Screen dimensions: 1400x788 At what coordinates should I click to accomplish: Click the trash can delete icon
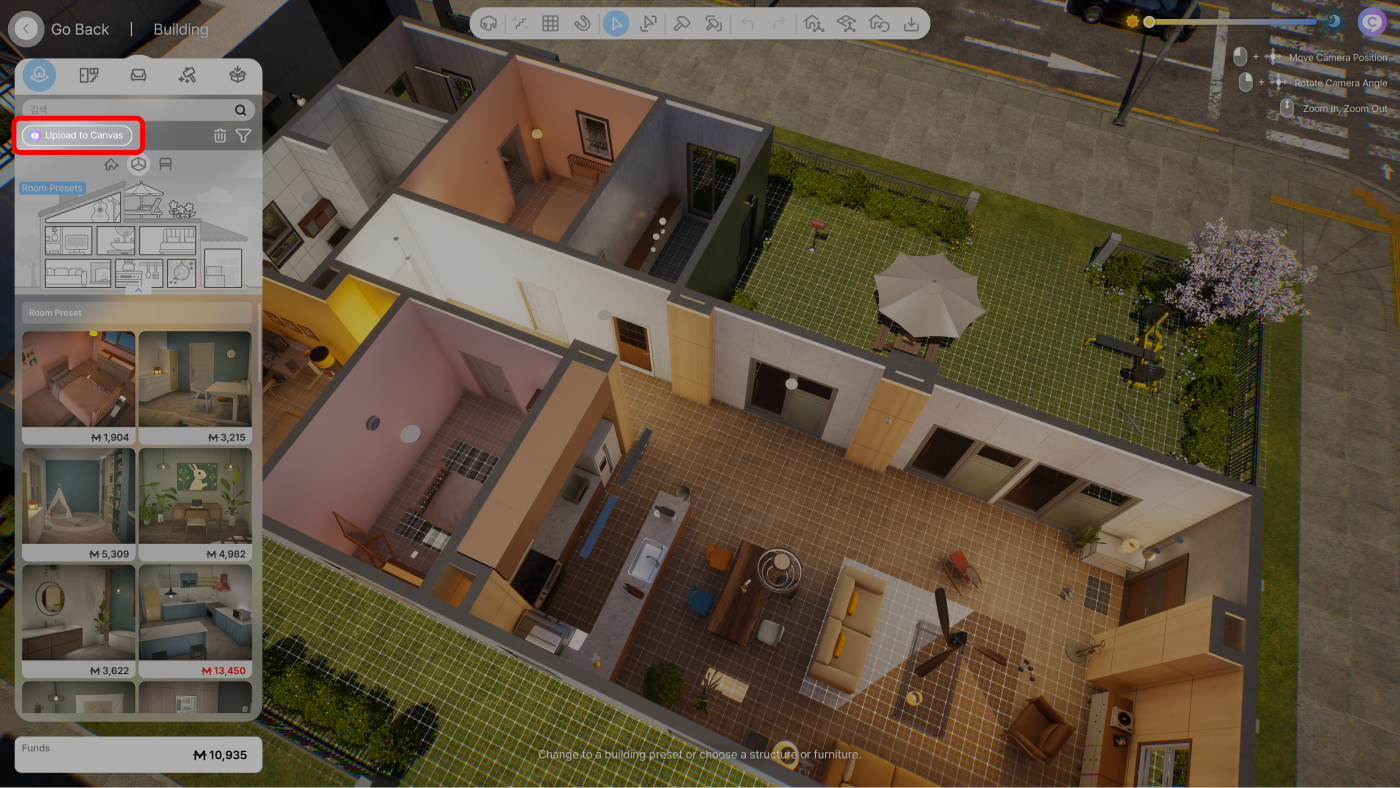coord(220,136)
